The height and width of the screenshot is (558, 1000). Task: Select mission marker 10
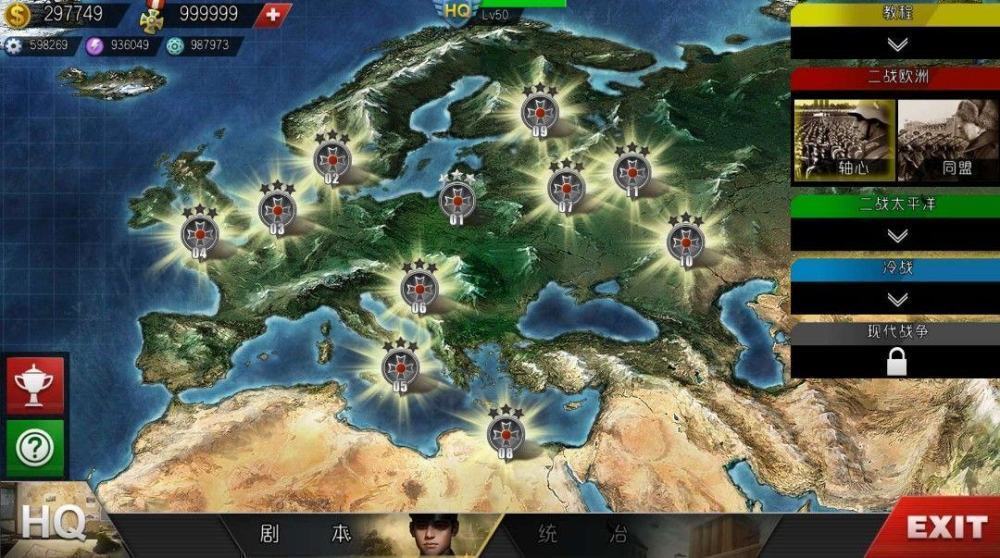[x=685, y=240]
